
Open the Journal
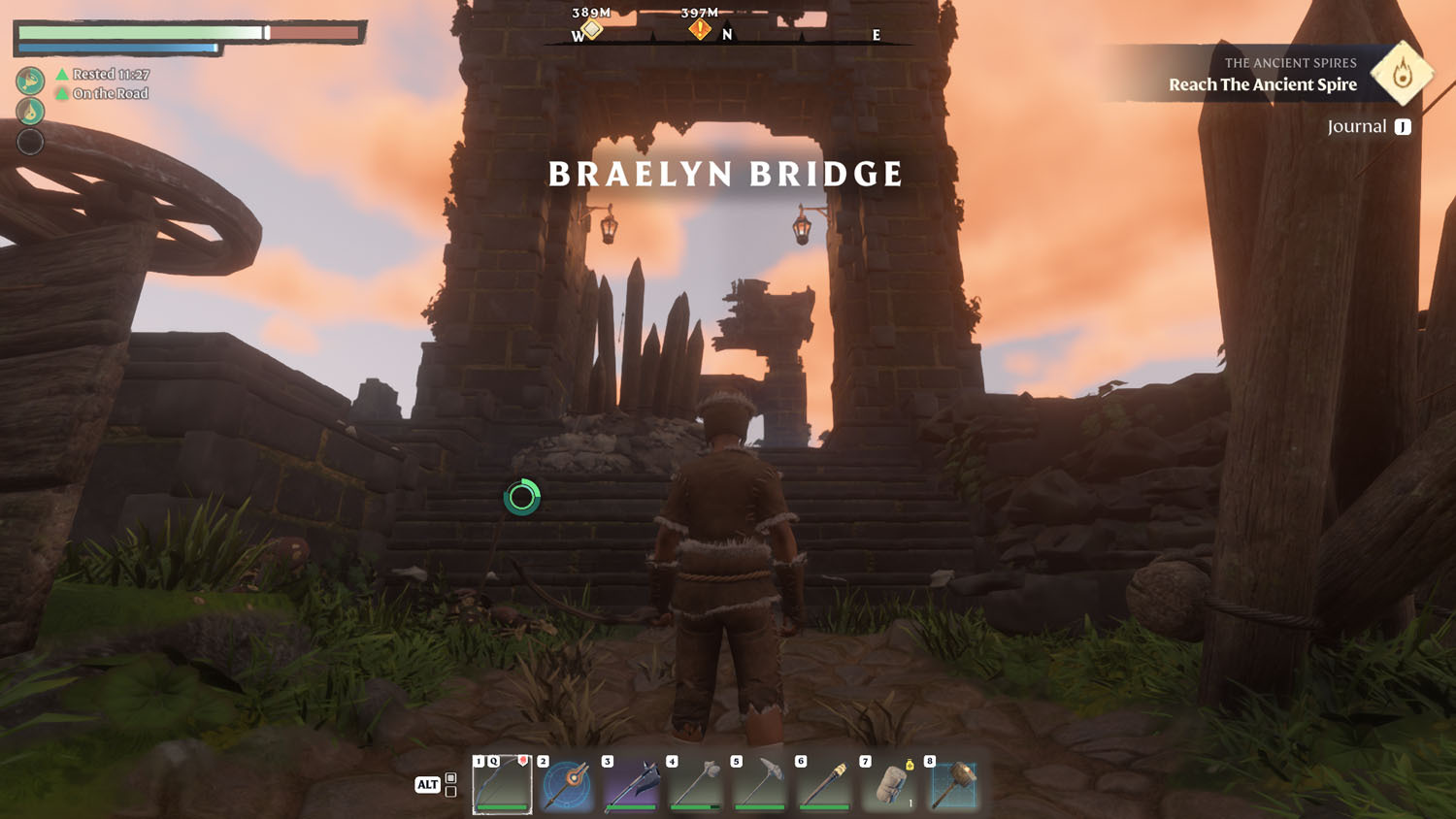click(1357, 125)
